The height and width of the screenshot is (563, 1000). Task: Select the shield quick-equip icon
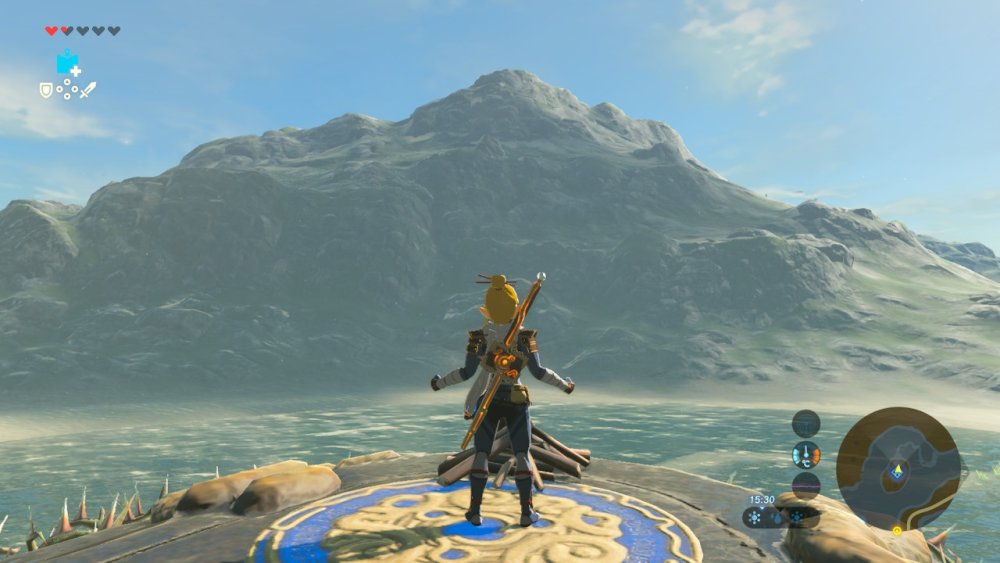click(46, 90)
